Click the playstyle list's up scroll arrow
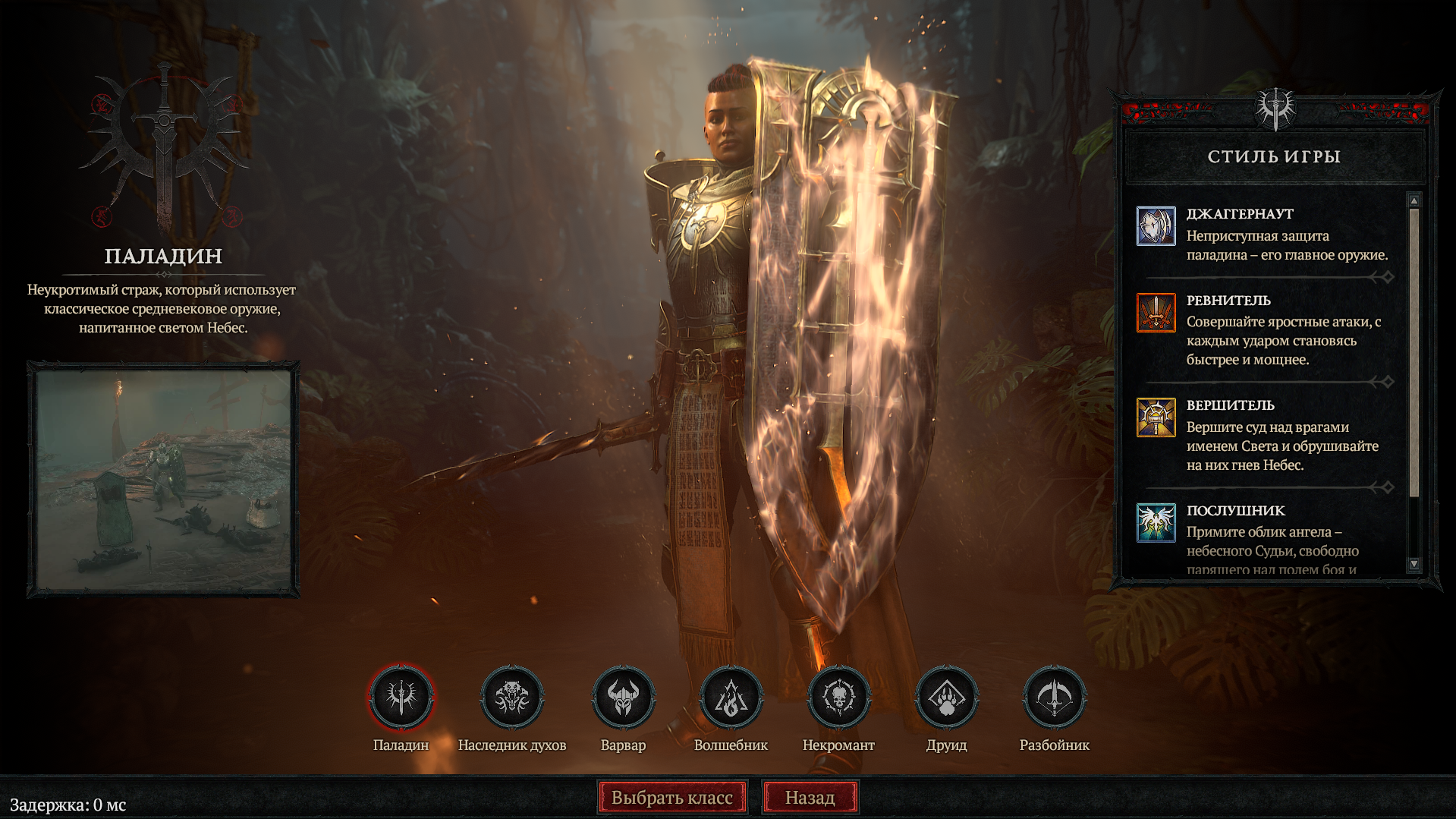 point(1414,200)
